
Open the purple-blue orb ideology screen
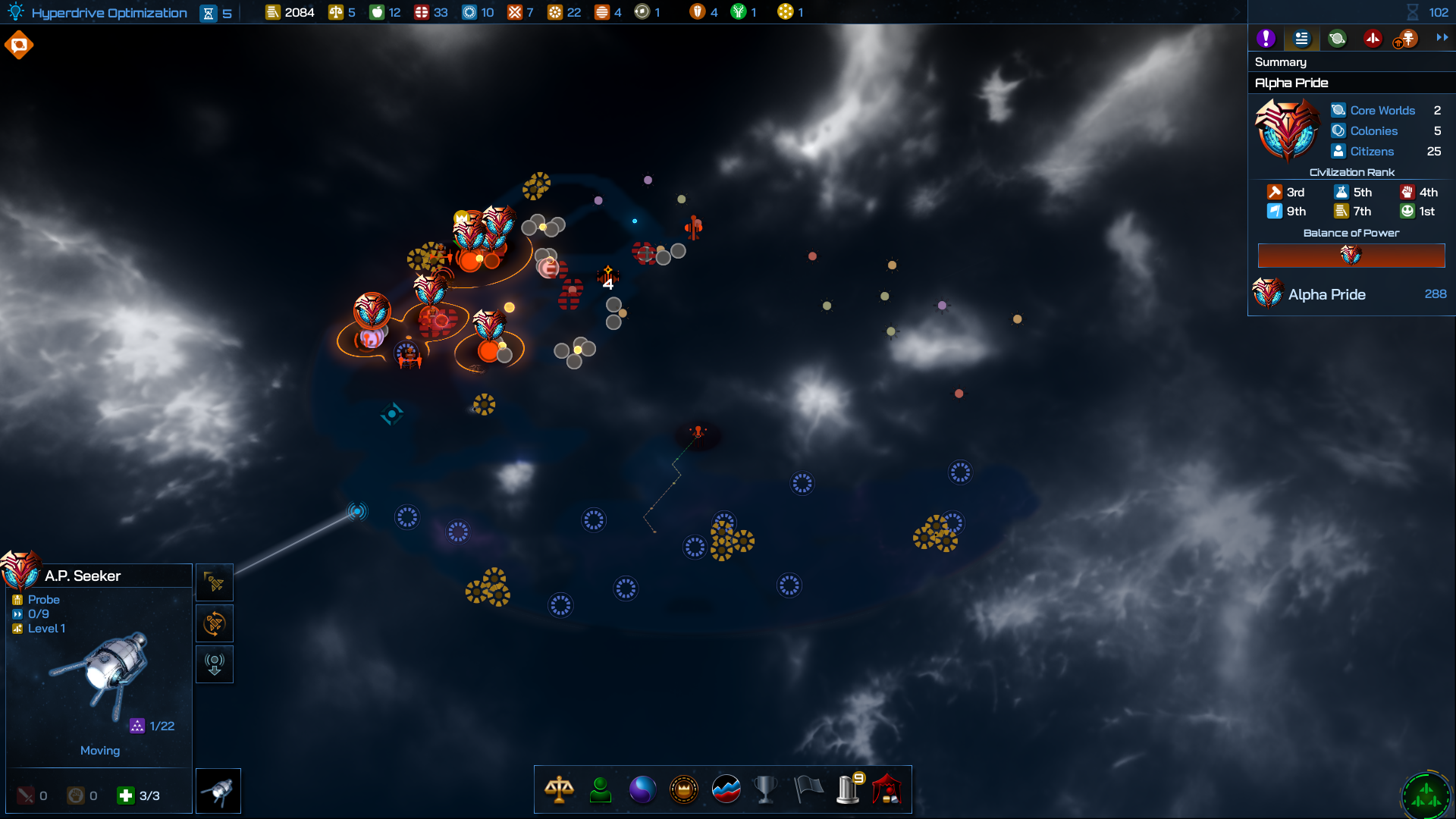click(642, 789)
